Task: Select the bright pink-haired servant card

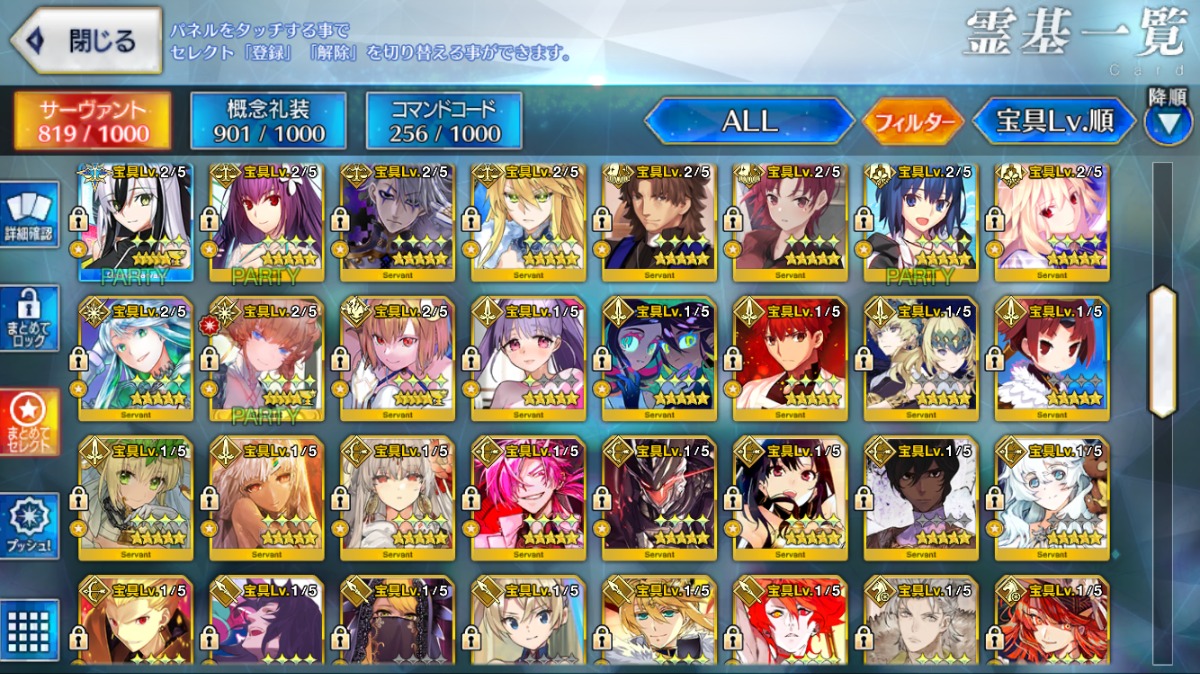Action: tap(528, 497)
